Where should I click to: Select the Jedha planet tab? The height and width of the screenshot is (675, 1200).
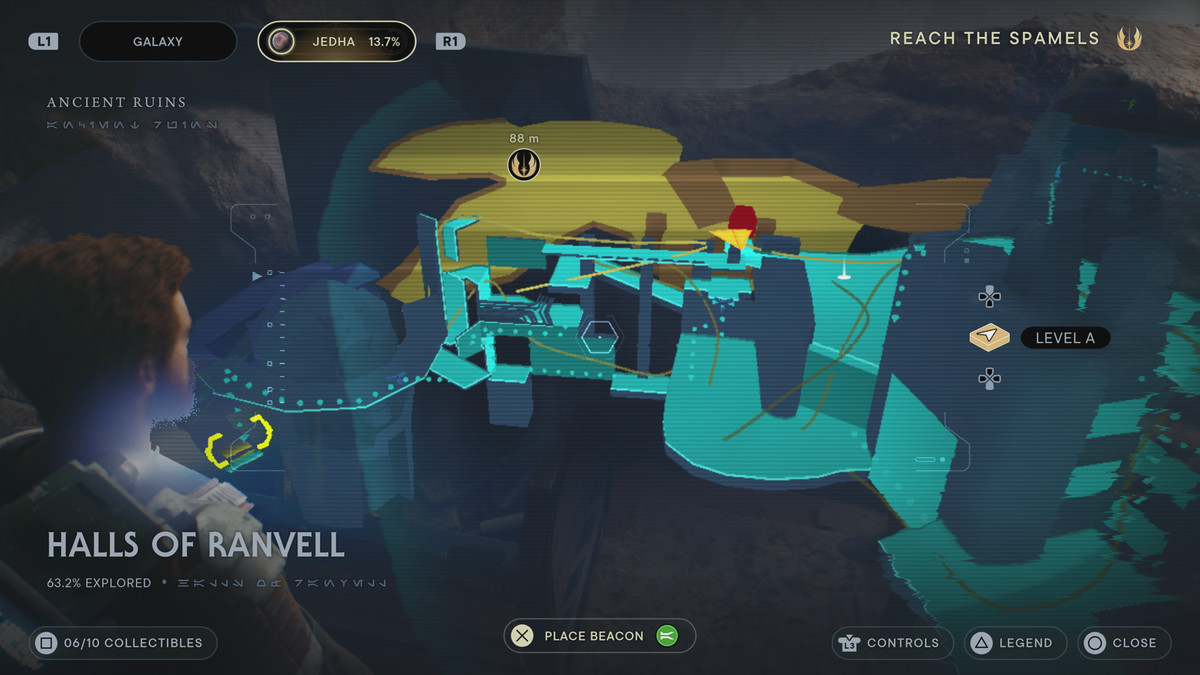coord(337,42)
